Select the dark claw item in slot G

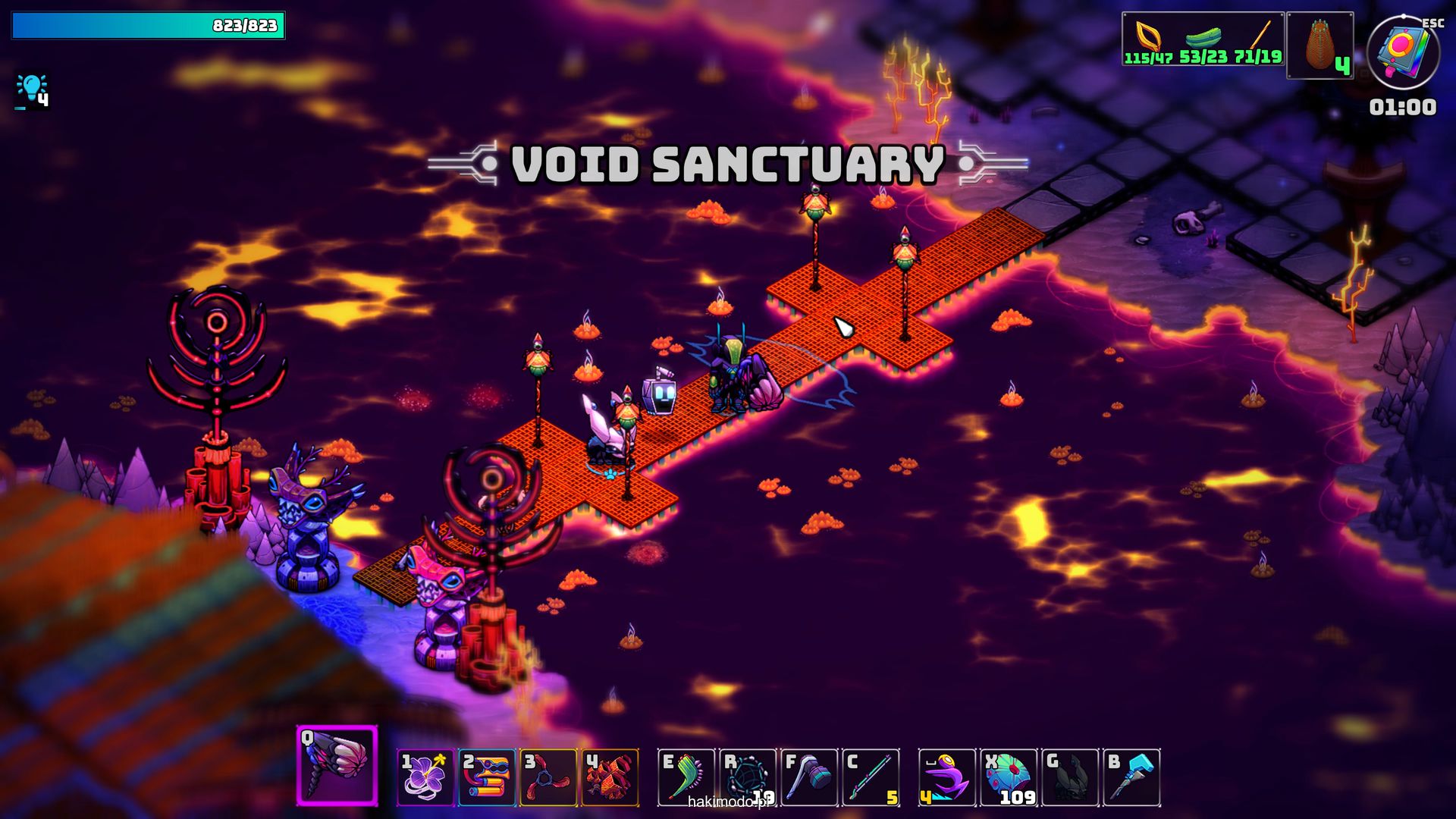click(1070, 777)
